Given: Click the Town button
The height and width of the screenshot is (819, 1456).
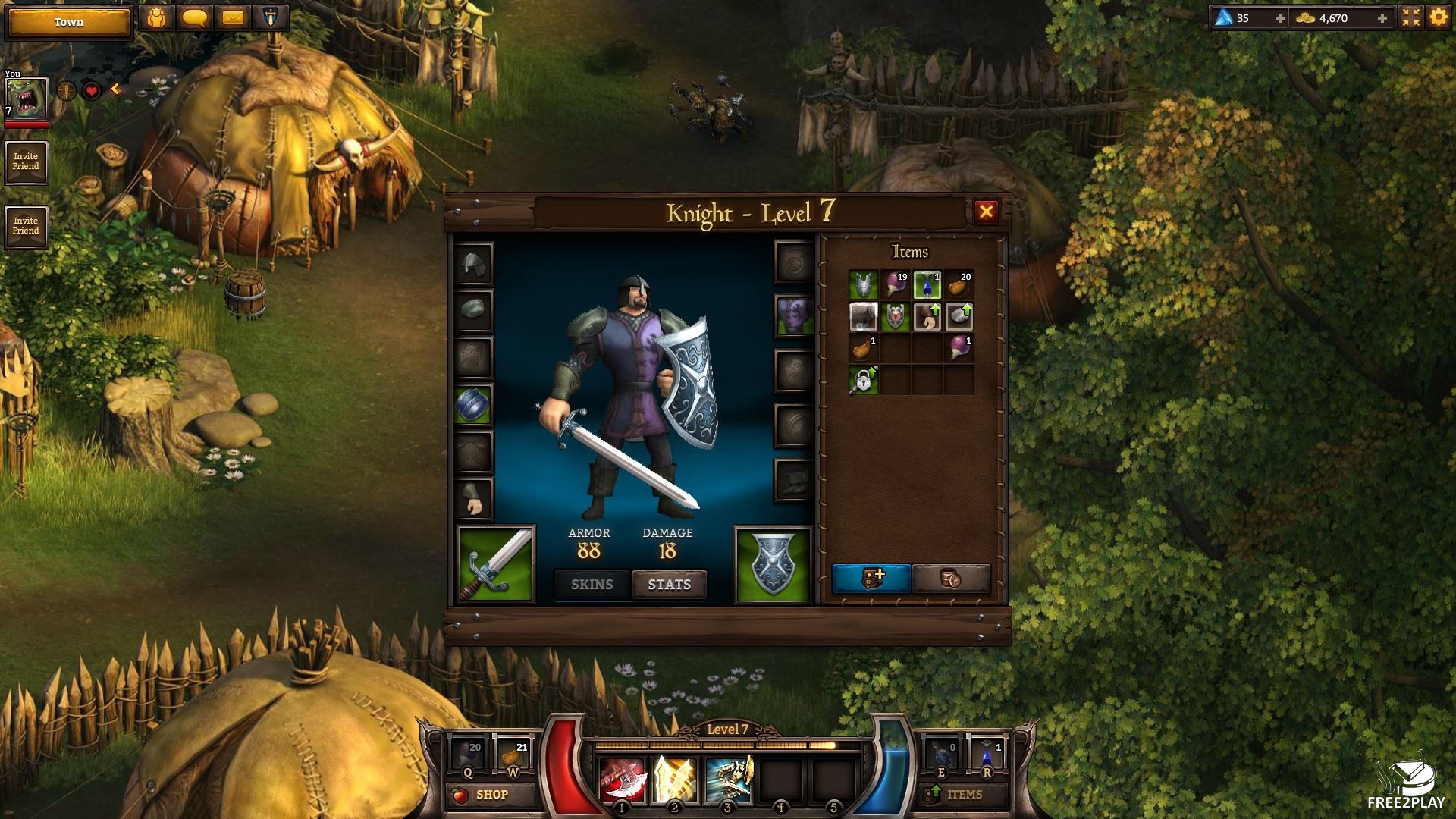Looking at the screenshot, I should 68,22.
